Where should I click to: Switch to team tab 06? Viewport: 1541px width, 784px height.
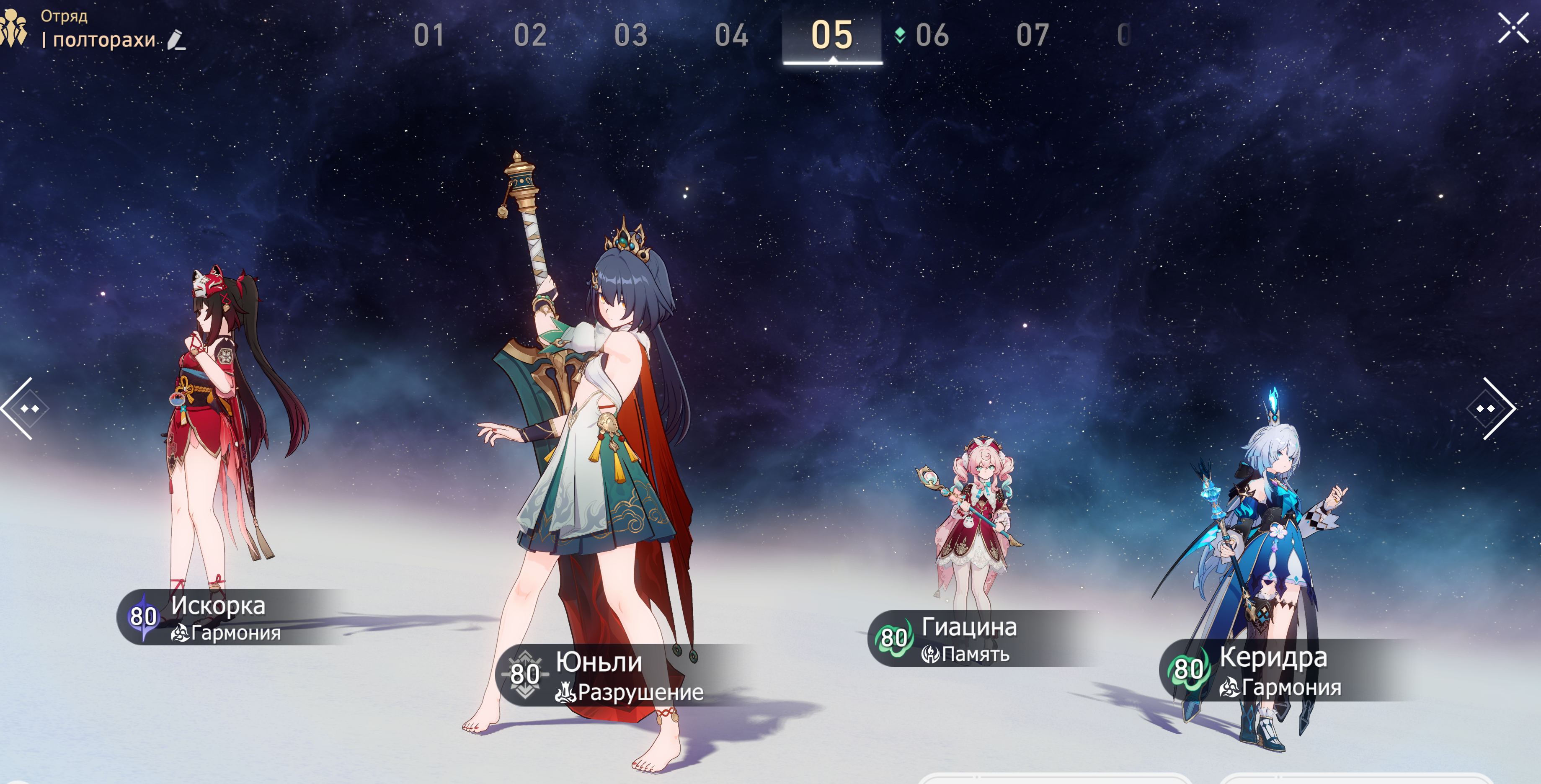click(932, 35)
